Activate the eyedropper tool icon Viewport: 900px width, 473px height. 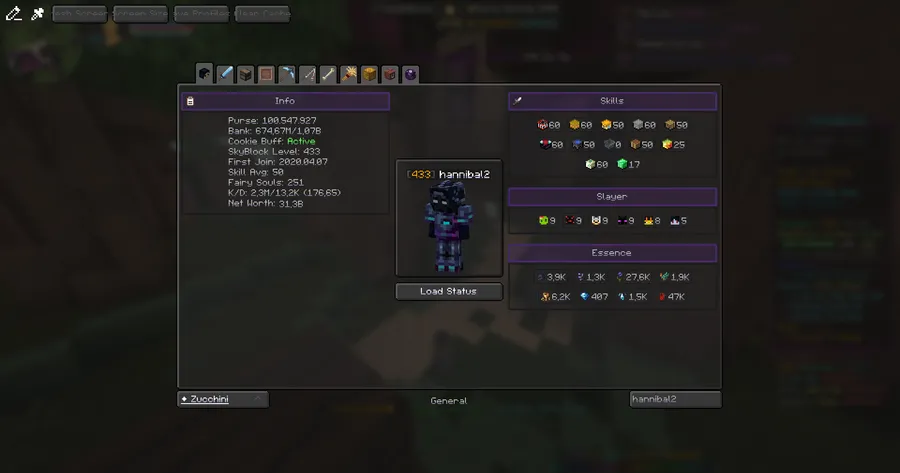[37, 13]
